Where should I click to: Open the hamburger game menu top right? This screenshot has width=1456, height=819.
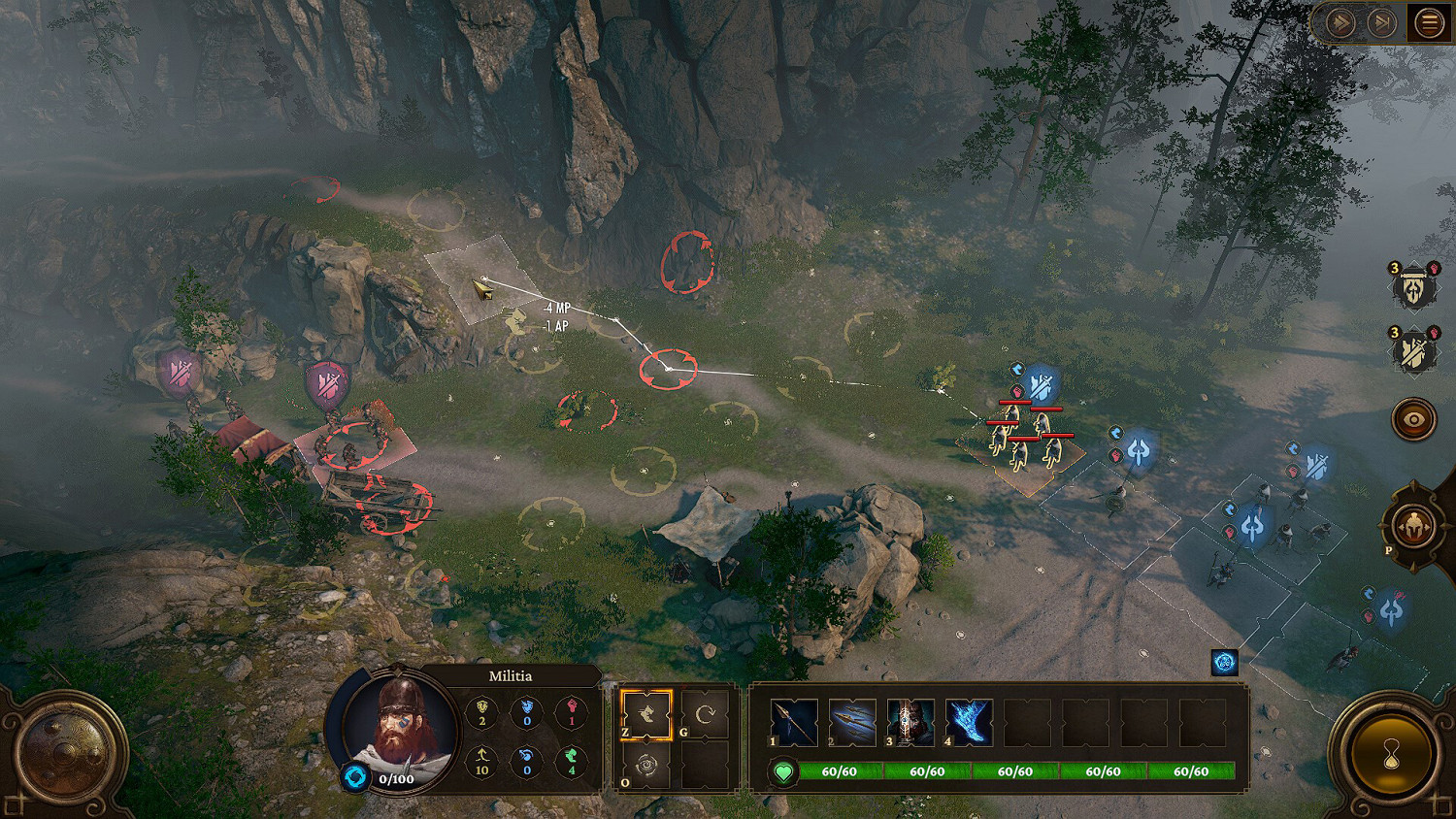tap(1429, 21)
